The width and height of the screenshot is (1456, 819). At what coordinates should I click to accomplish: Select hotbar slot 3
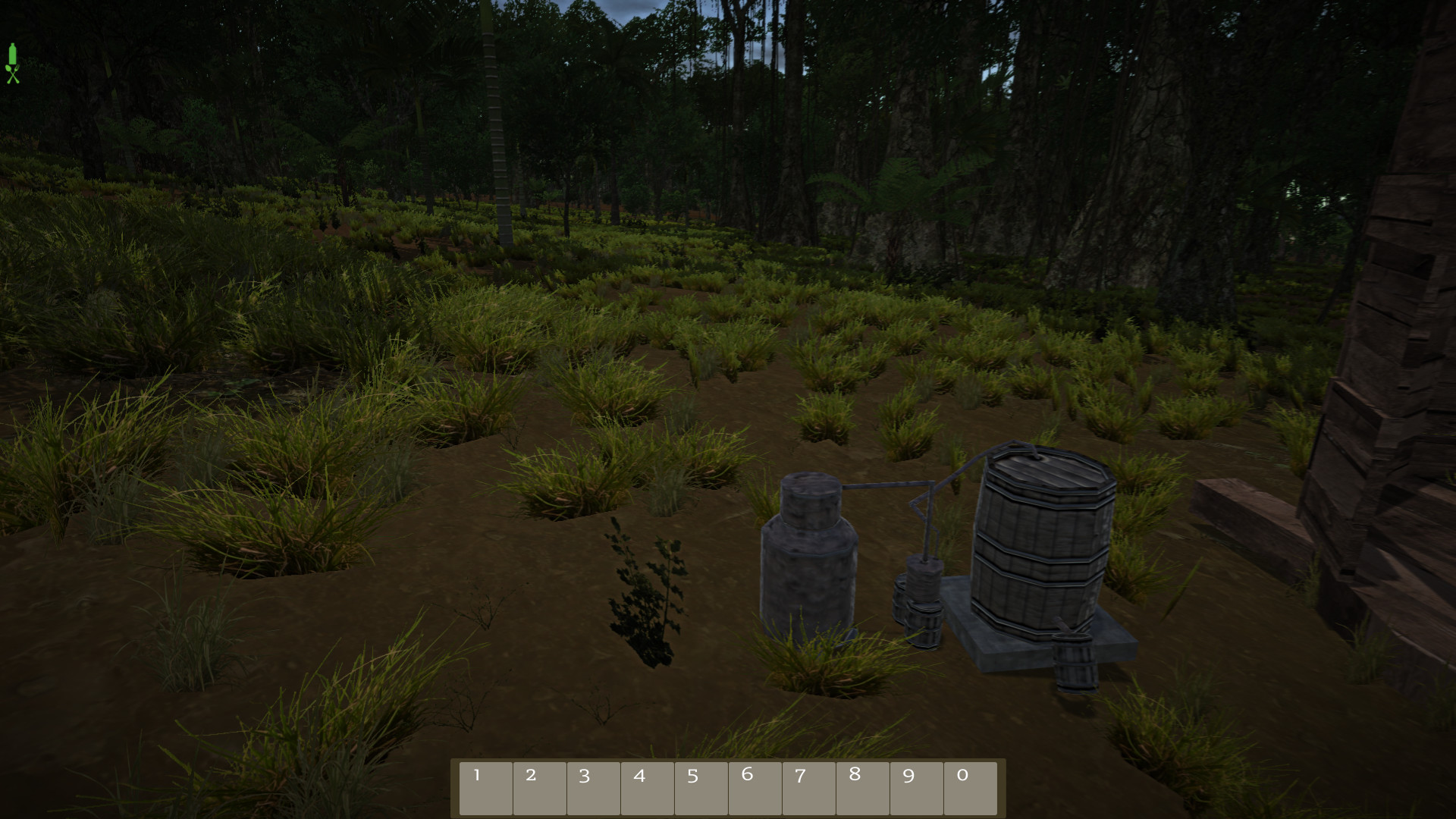(x=594, y=787)
